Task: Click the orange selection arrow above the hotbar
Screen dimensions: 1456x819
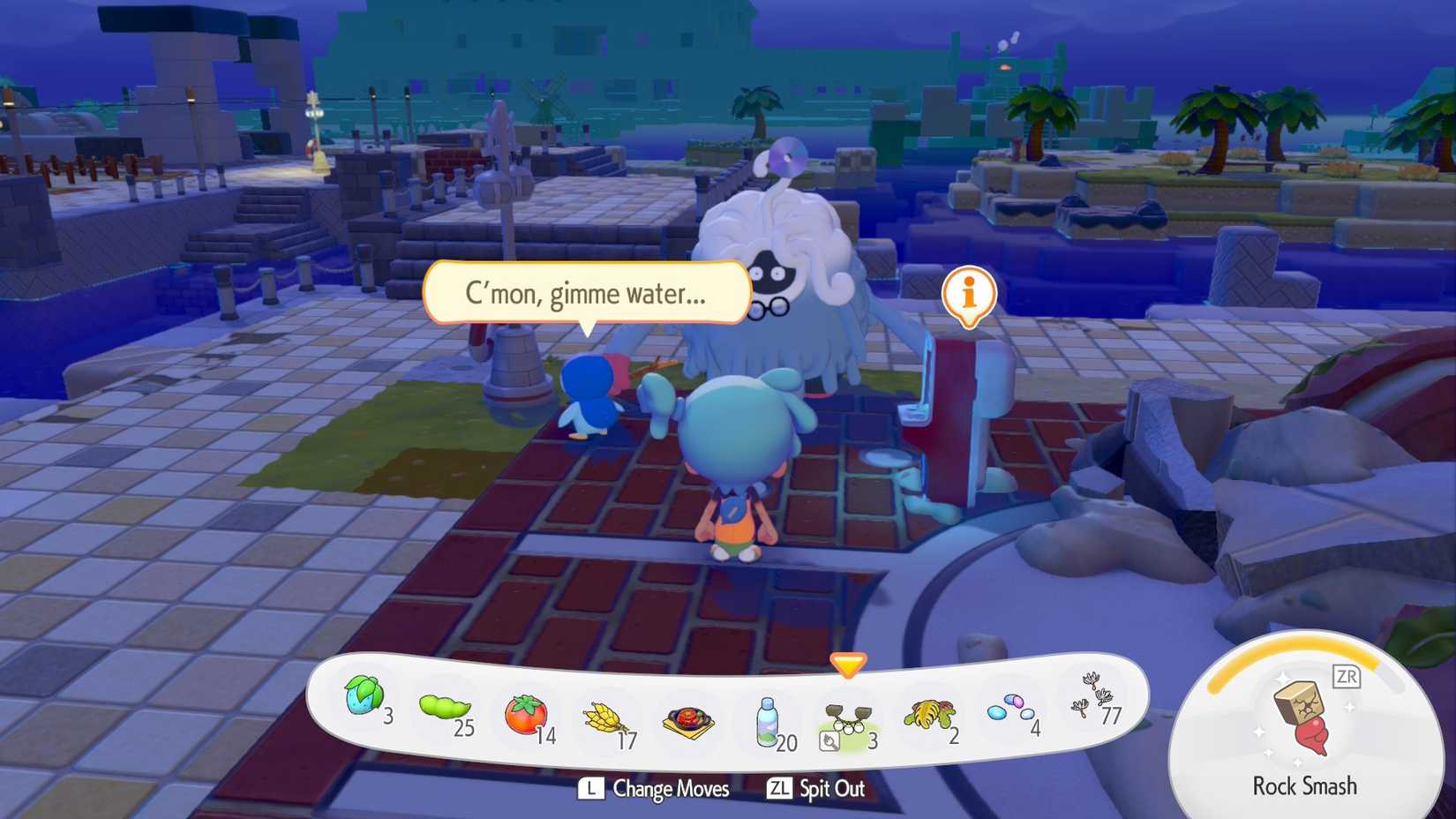Action: (x=849, y=665)
